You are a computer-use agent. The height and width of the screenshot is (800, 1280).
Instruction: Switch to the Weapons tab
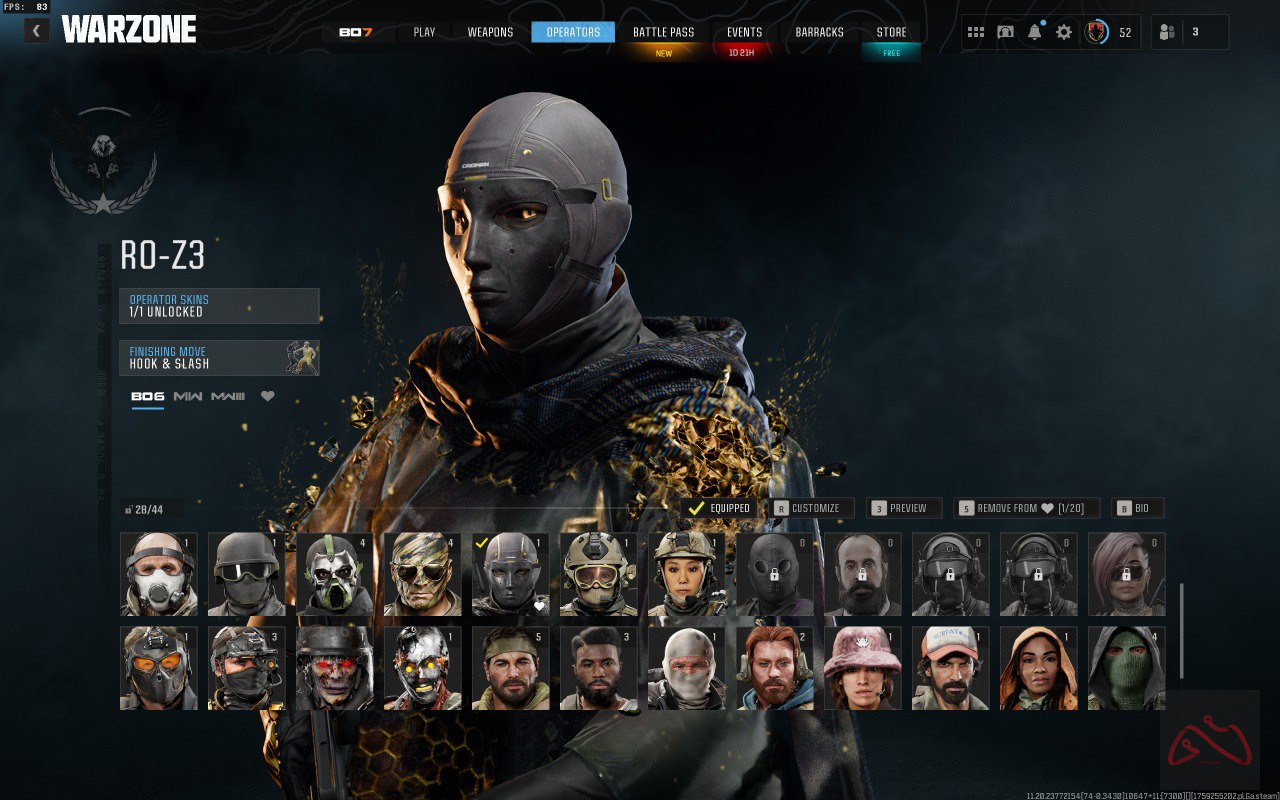tap(490, 32)
